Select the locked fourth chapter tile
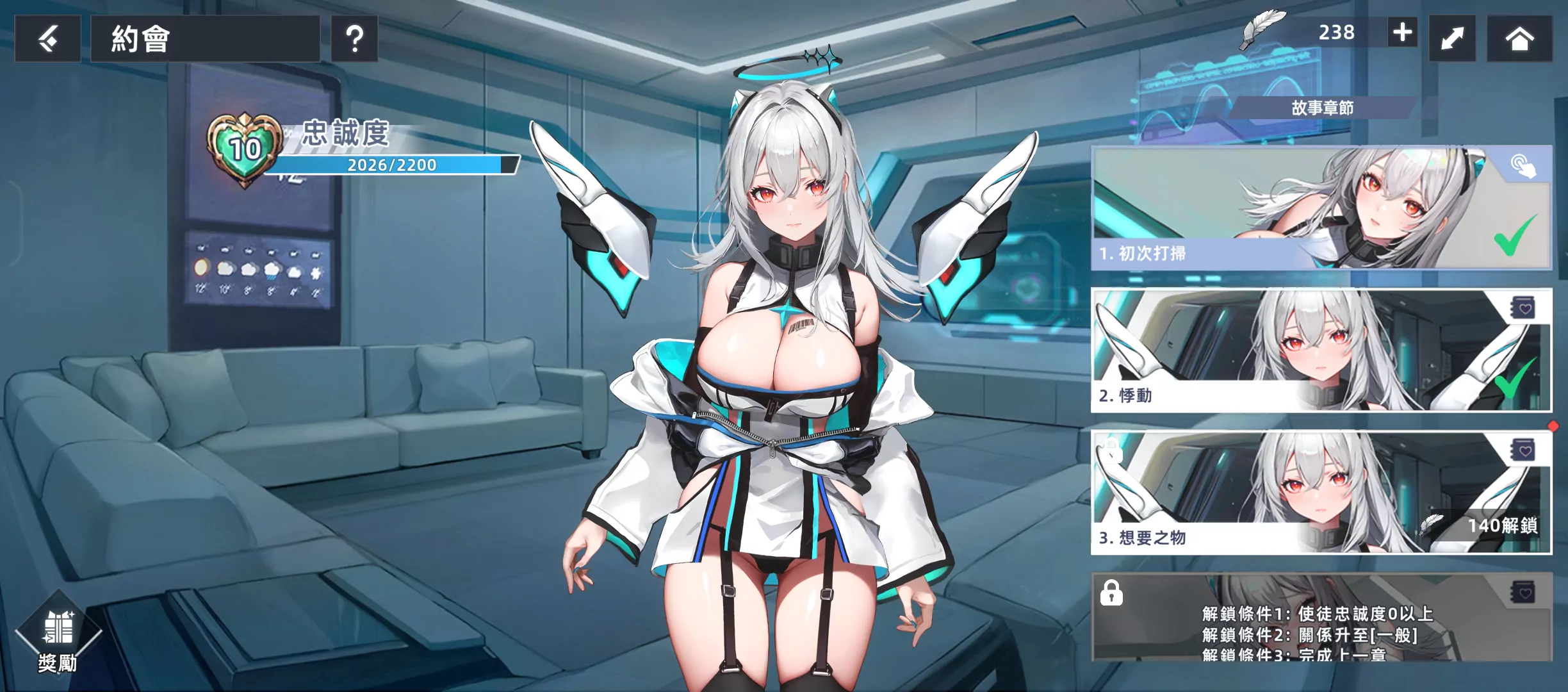Image resolution: width=1568 pixels, height=692 pixels. (x=1321, y=616)
